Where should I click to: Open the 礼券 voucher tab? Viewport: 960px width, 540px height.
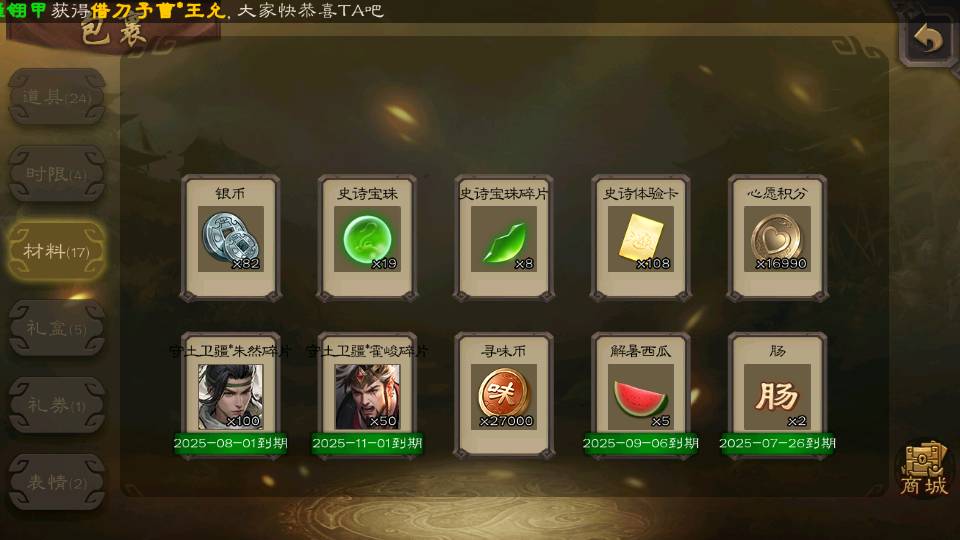[56, 405]
